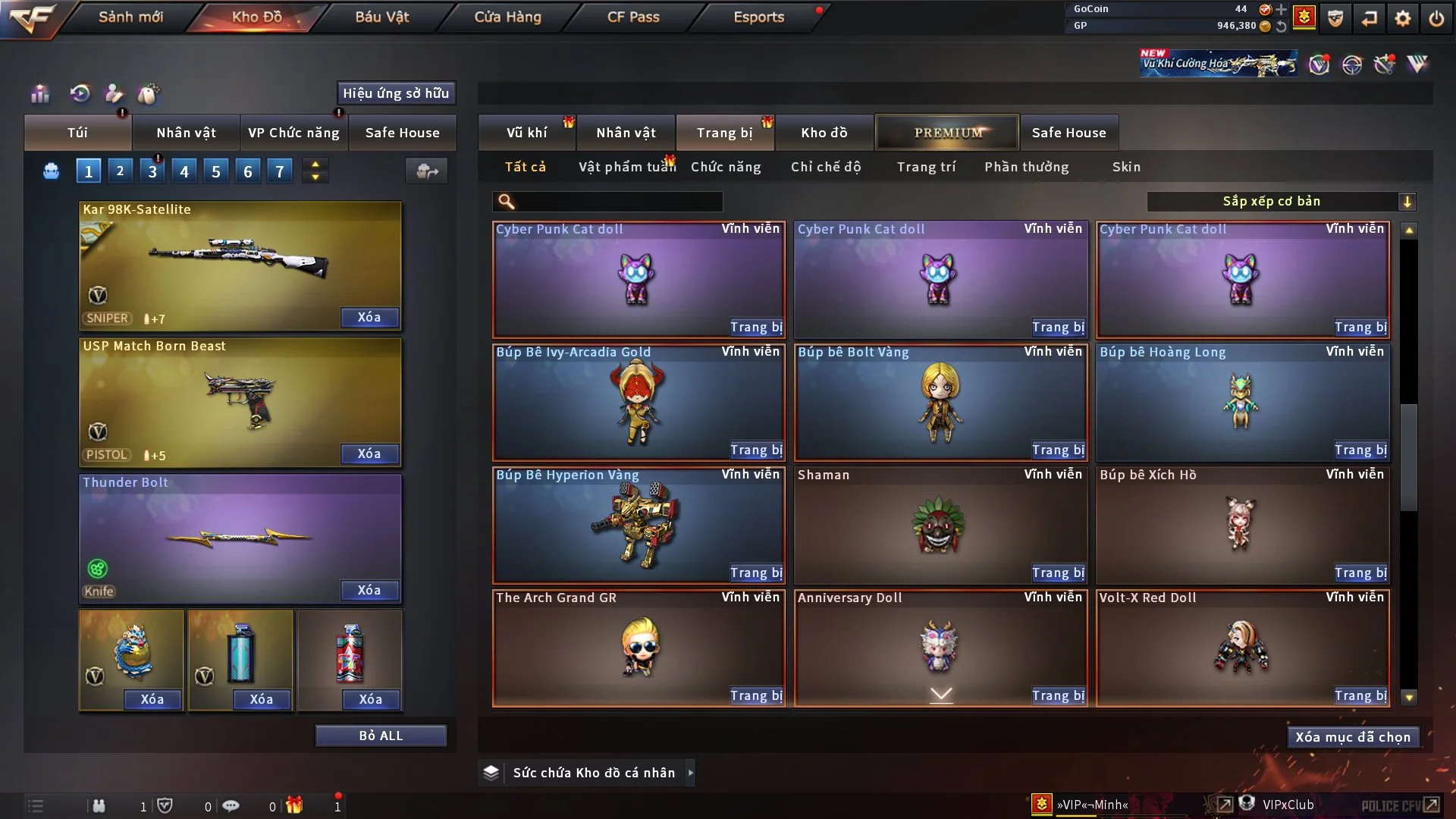Remove the Thunder Bolt knife
Image resolution: width=1456 pixels, height=819 pixels.
[369, 591]
